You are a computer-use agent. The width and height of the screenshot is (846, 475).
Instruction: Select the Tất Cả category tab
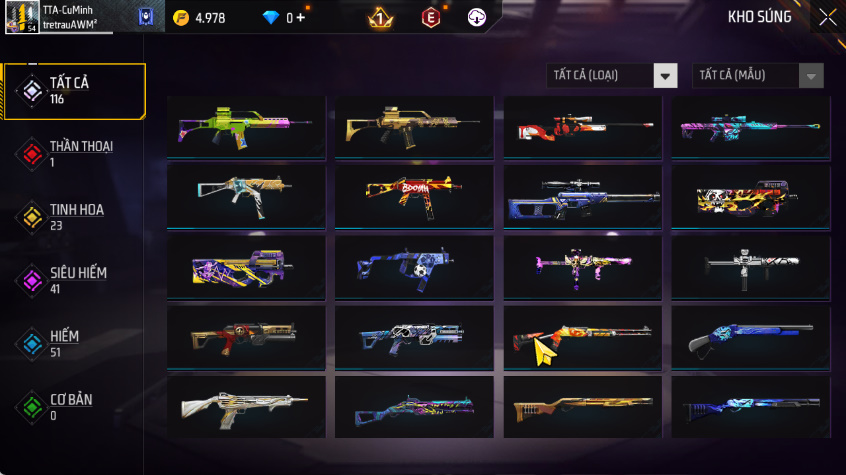click(x=74, y=91)
